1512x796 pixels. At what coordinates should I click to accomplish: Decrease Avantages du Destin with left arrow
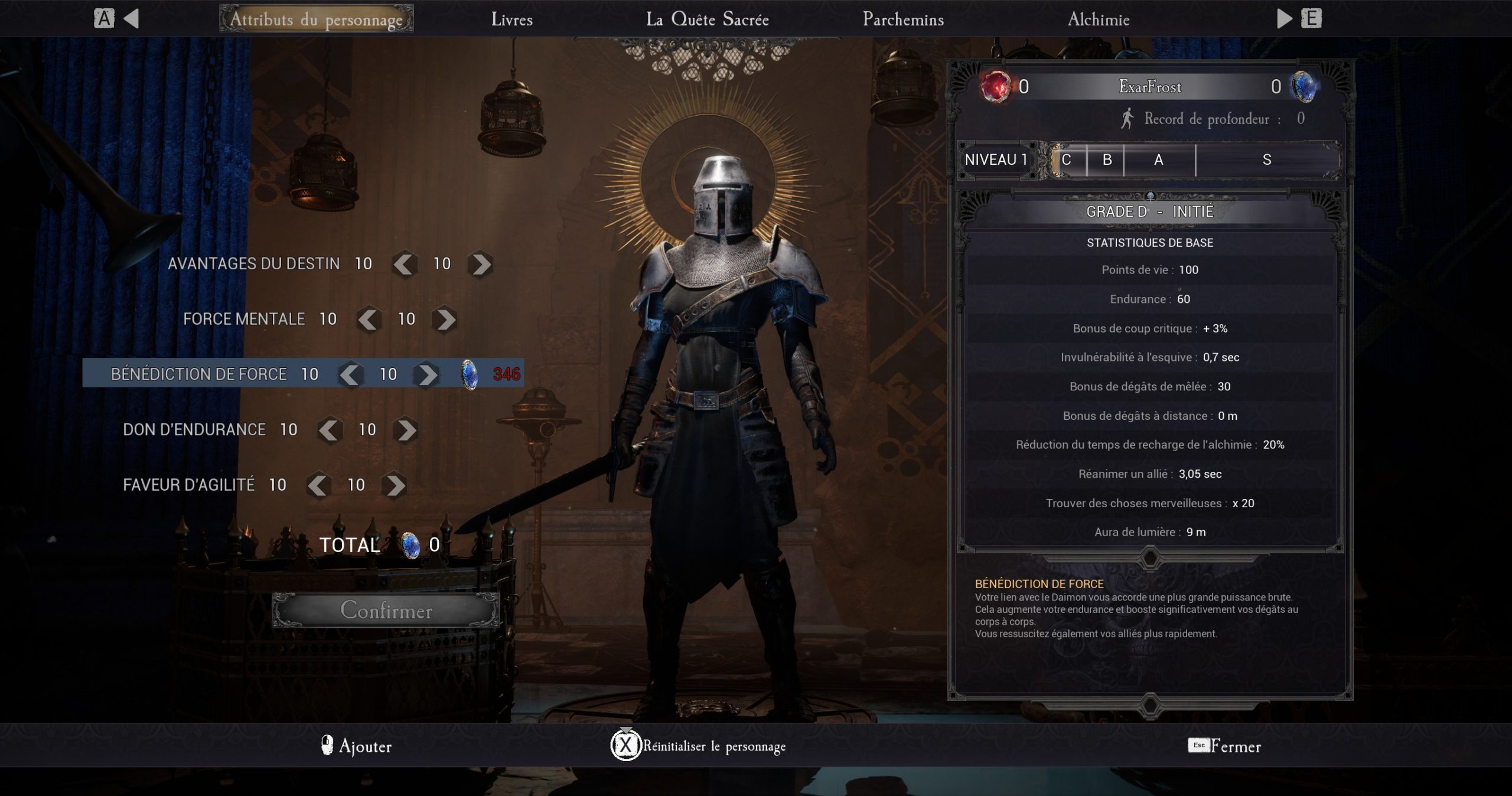[x=404, y=264]
